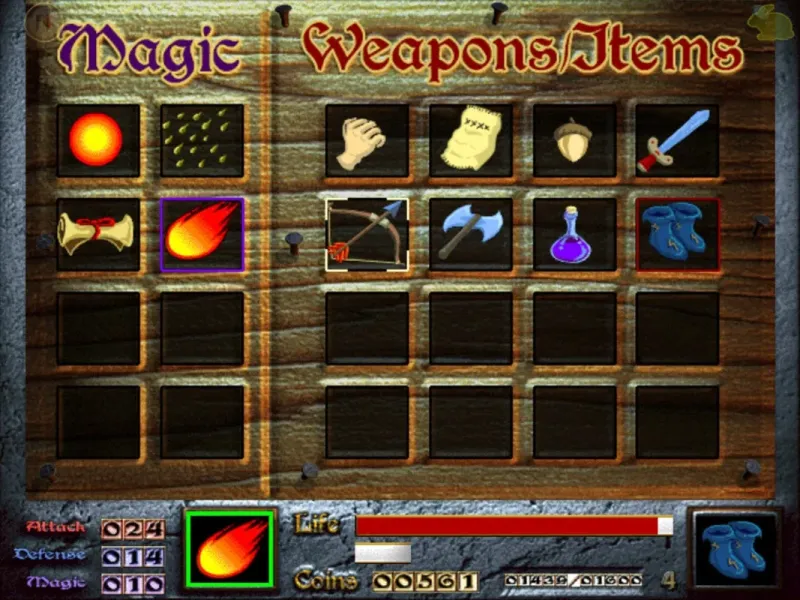The image size is (800, 600).
Task: Select the ribbon-tied scroll spell
Action: click(x=97, y=234)
